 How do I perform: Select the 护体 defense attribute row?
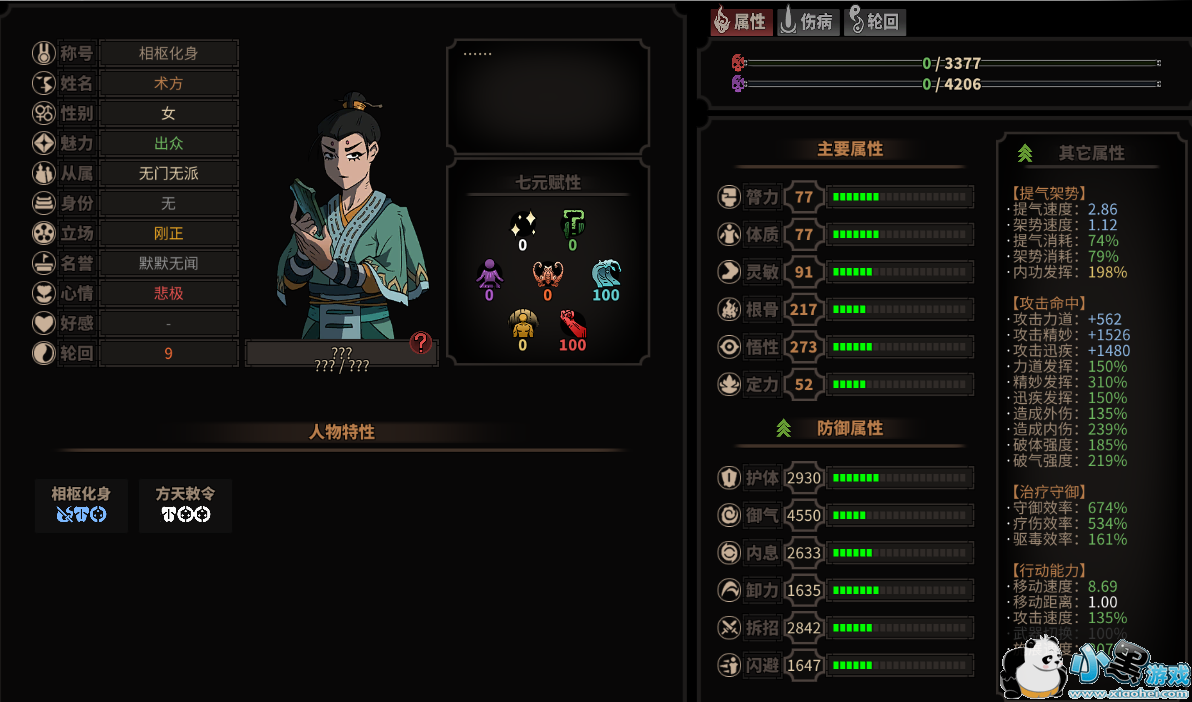[x=845, y=478]
